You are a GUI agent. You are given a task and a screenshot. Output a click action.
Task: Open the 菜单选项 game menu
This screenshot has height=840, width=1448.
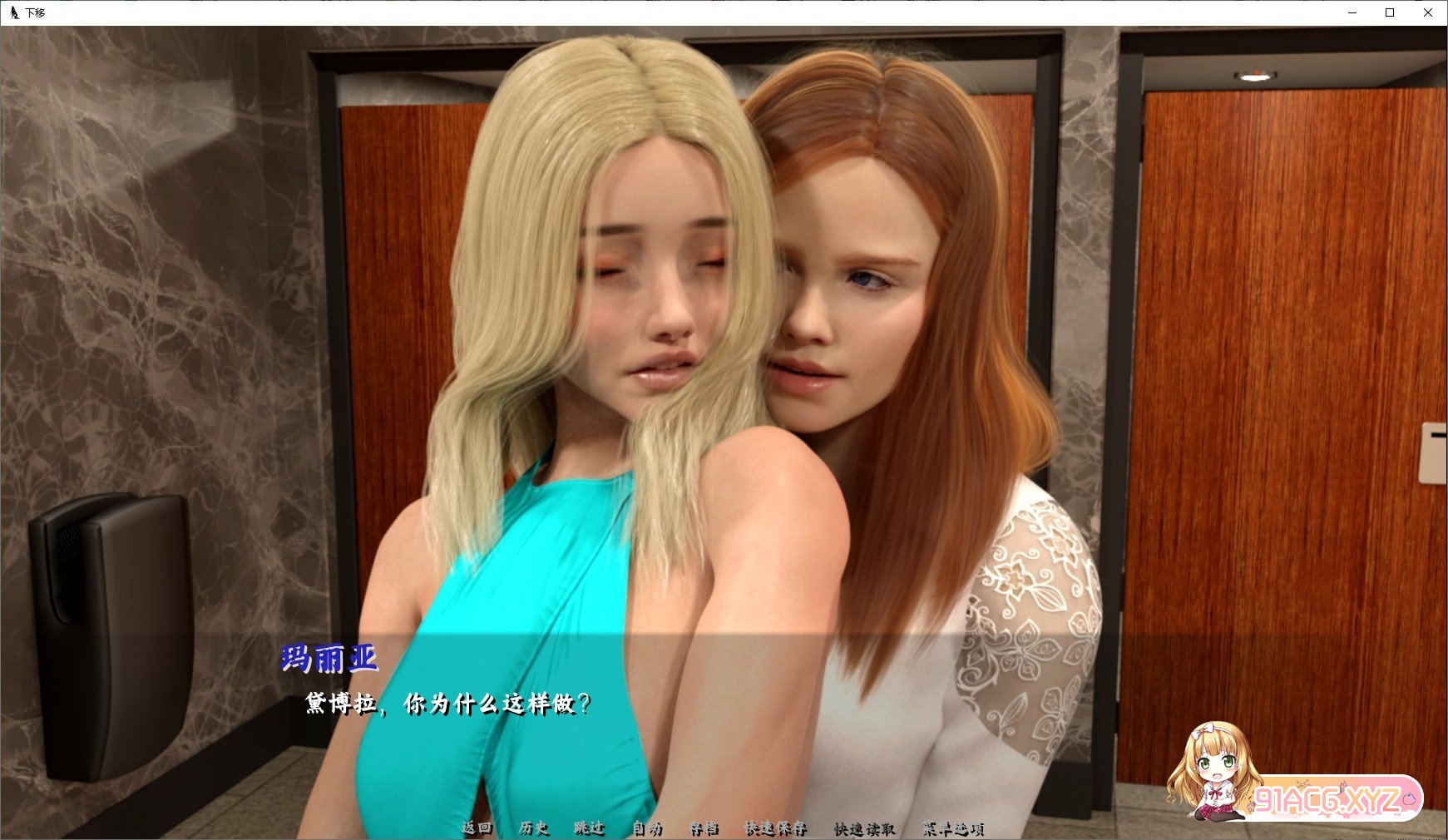(953, 829)
